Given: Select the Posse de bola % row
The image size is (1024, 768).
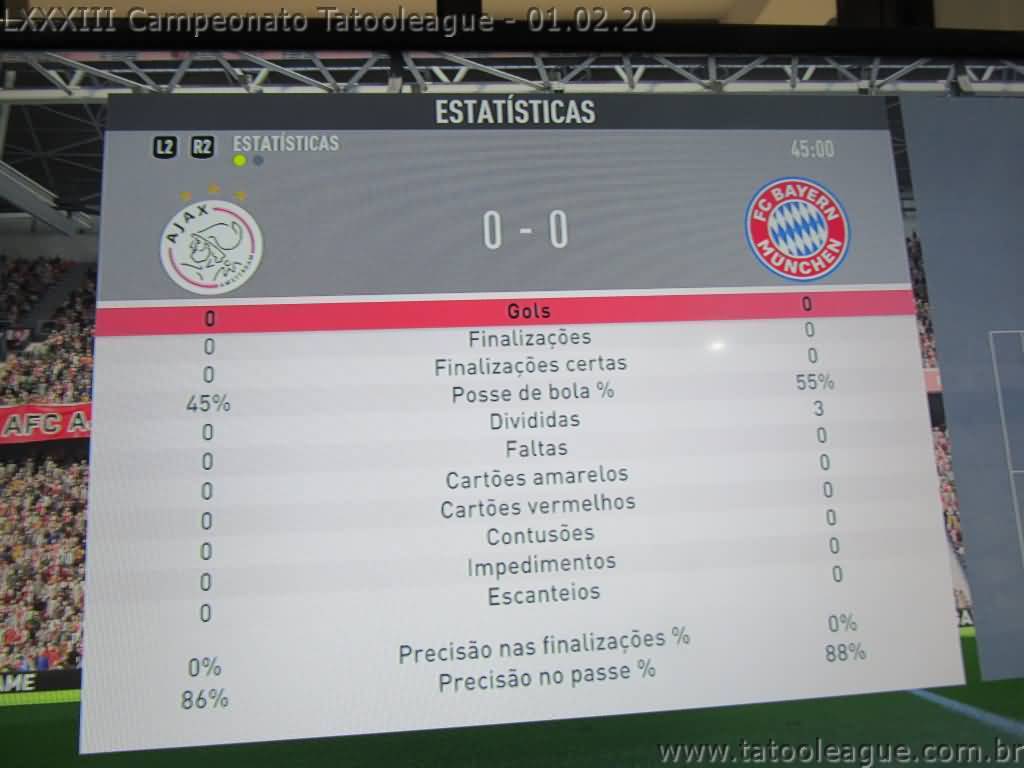Looking at the screenshot, I should point(532,393).
